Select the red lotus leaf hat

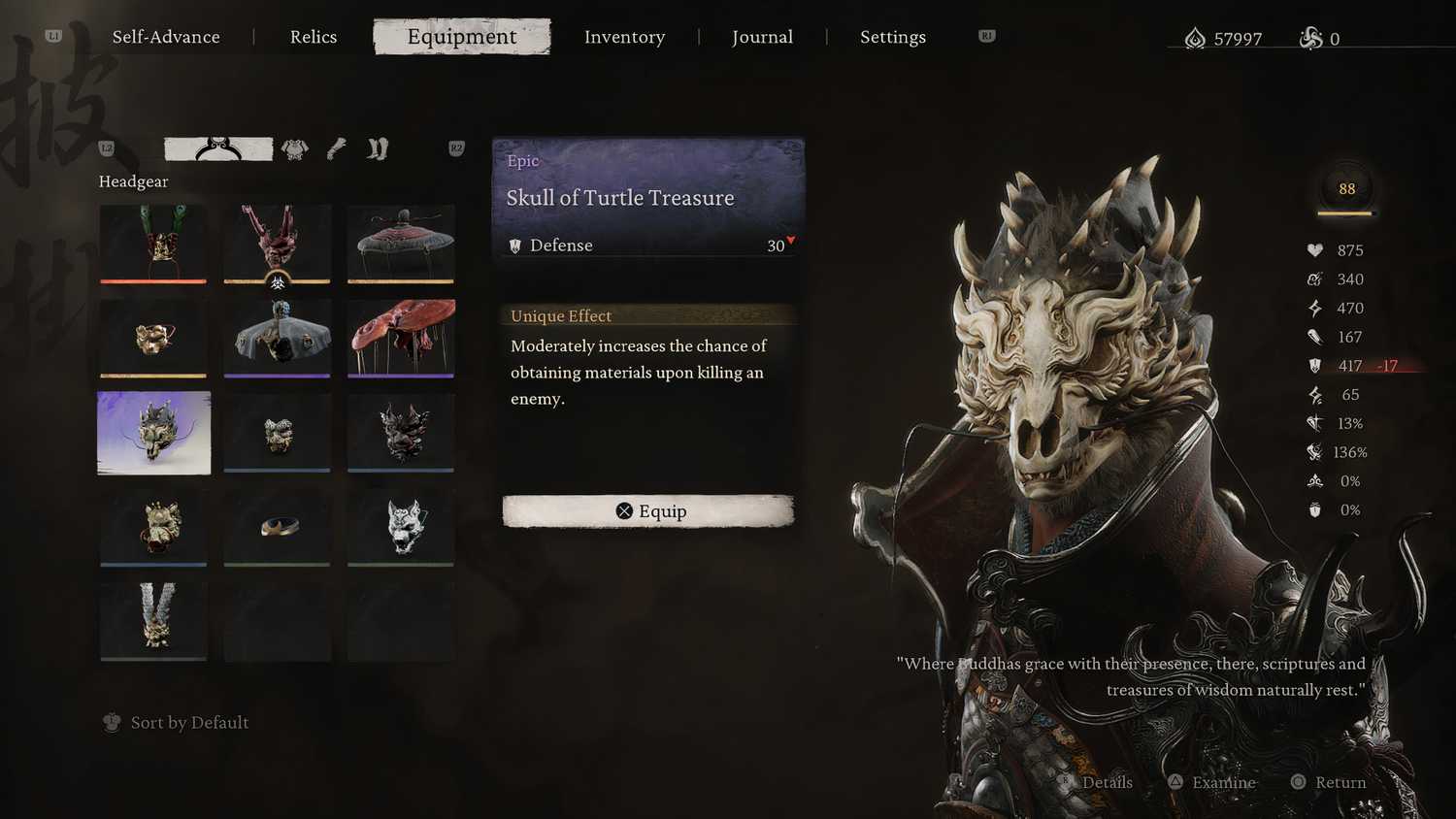point(401,337)
